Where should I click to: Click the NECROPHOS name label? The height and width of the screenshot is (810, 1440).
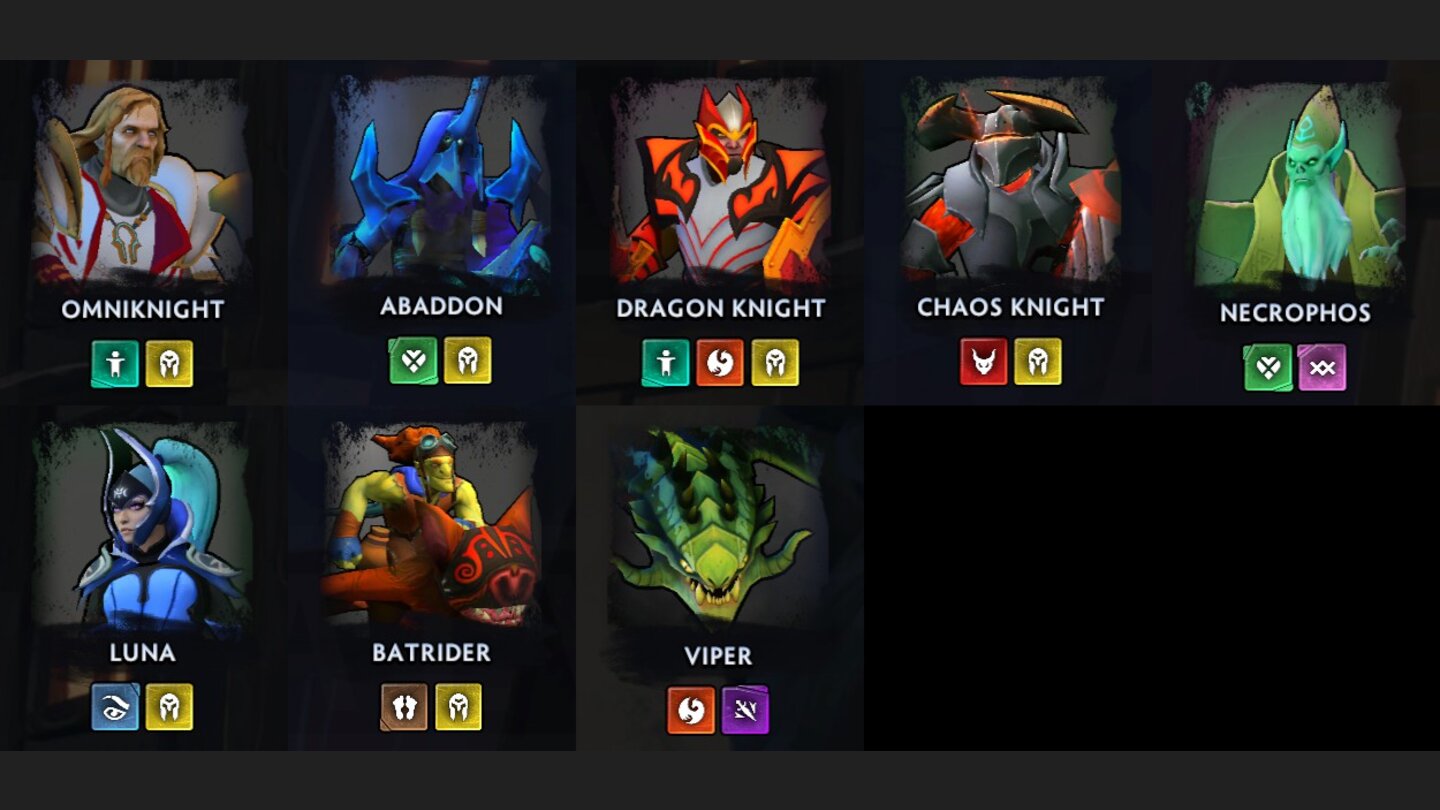(x=1297, y=312)
